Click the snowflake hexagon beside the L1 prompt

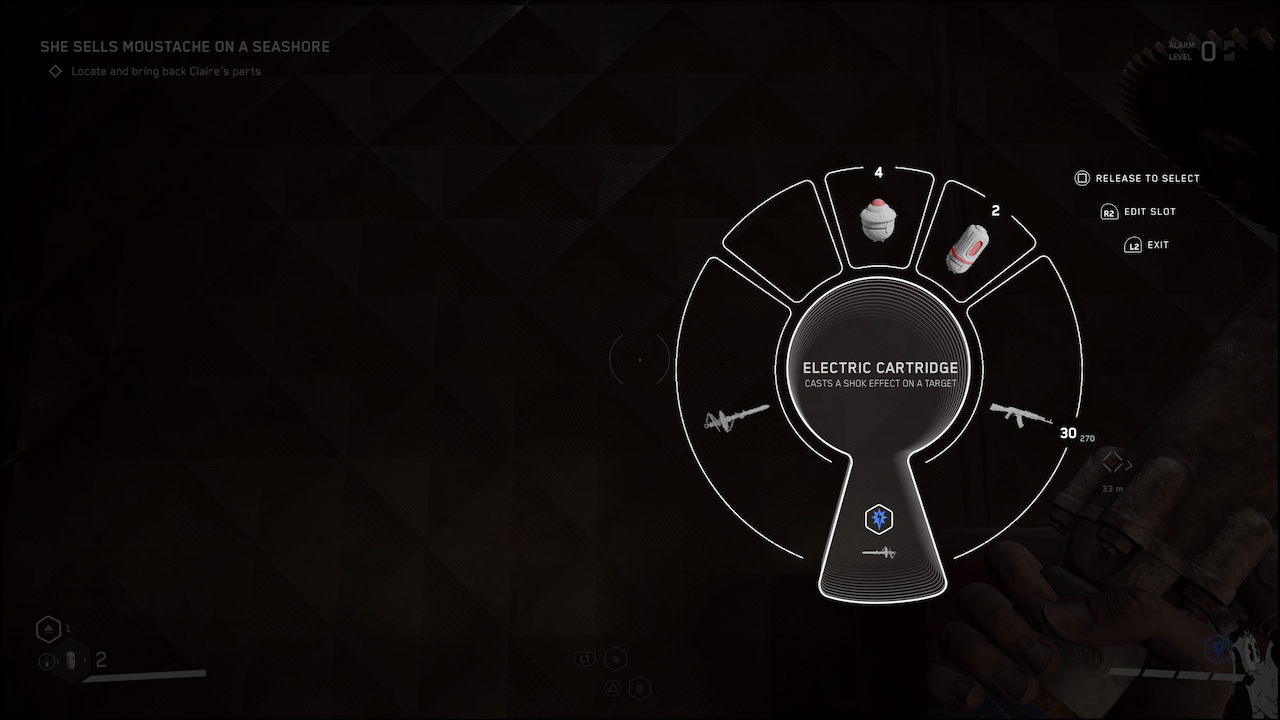click(x=617, y=658)
